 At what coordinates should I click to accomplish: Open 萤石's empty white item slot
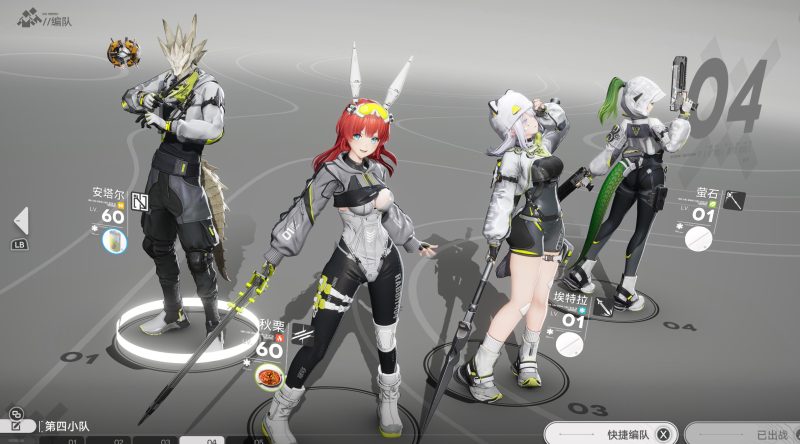(x=698, y=239)
